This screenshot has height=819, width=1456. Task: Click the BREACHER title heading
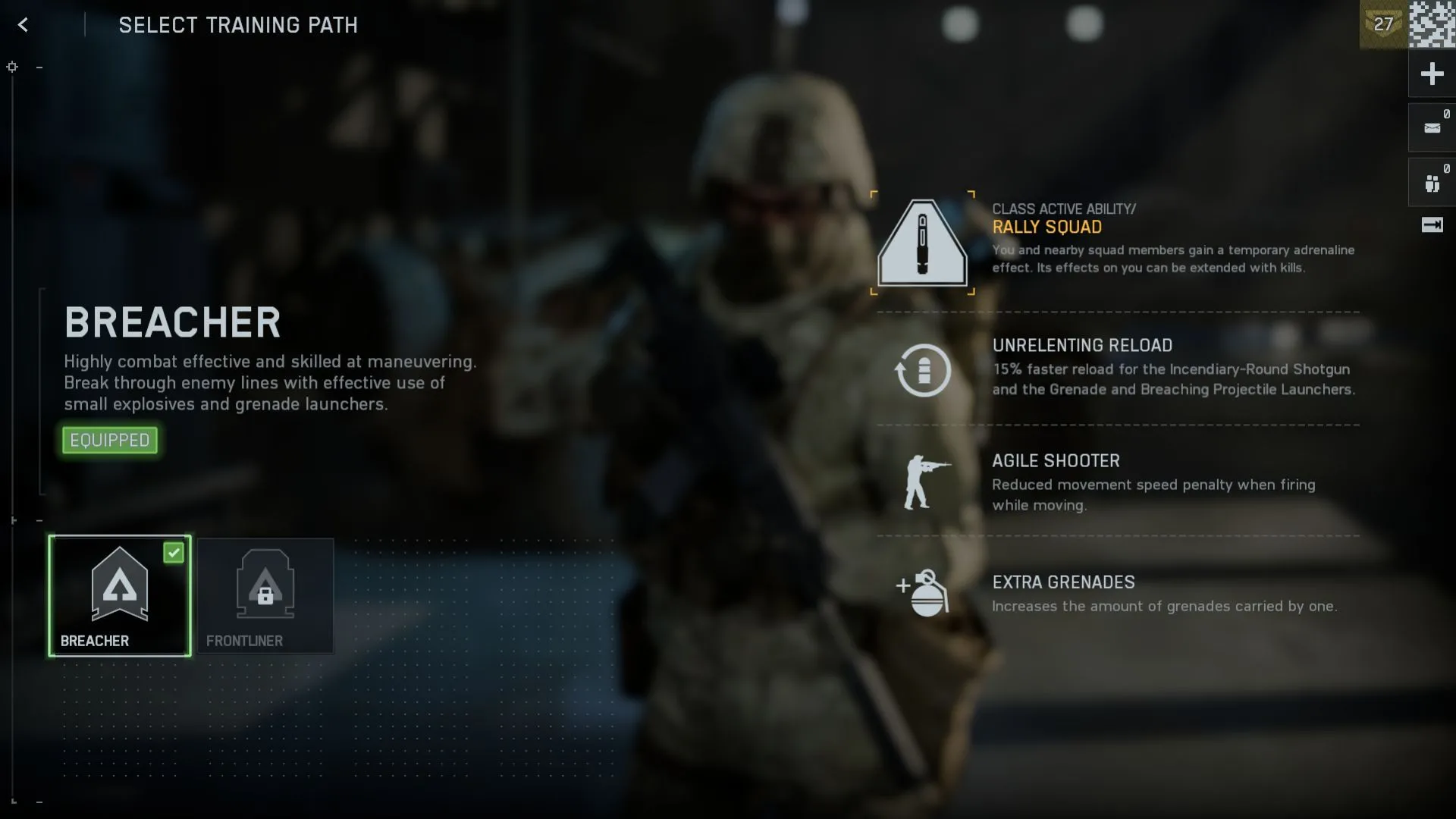point(172,322)
